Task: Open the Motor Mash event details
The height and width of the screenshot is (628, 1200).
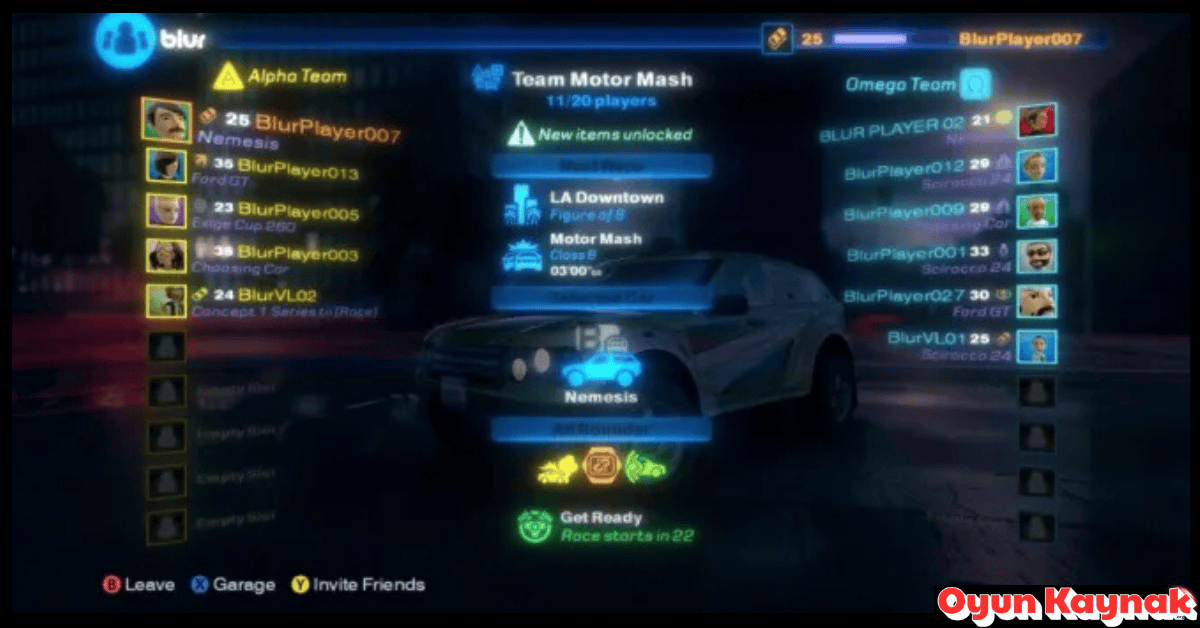Action: click(595, 240)
